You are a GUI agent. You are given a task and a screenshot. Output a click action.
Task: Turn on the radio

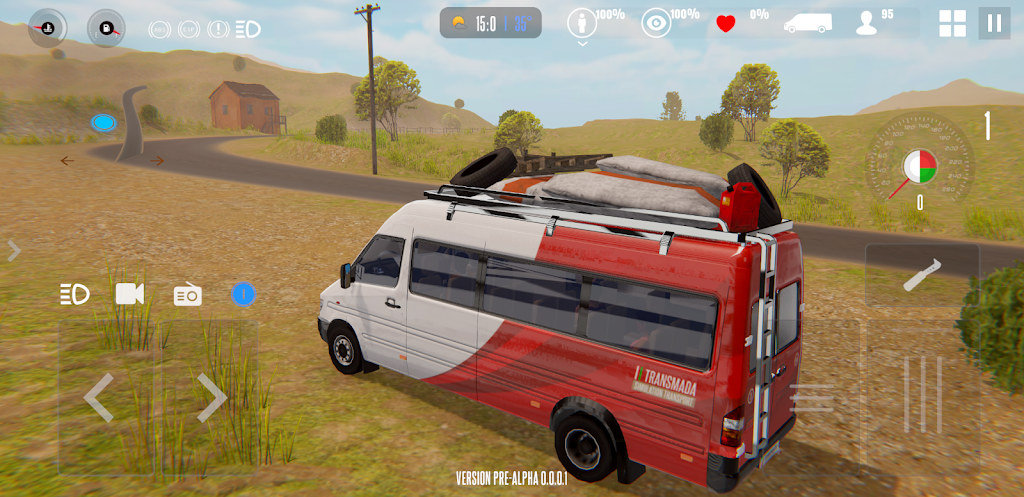pyautogui.click(x=188, y=295)
